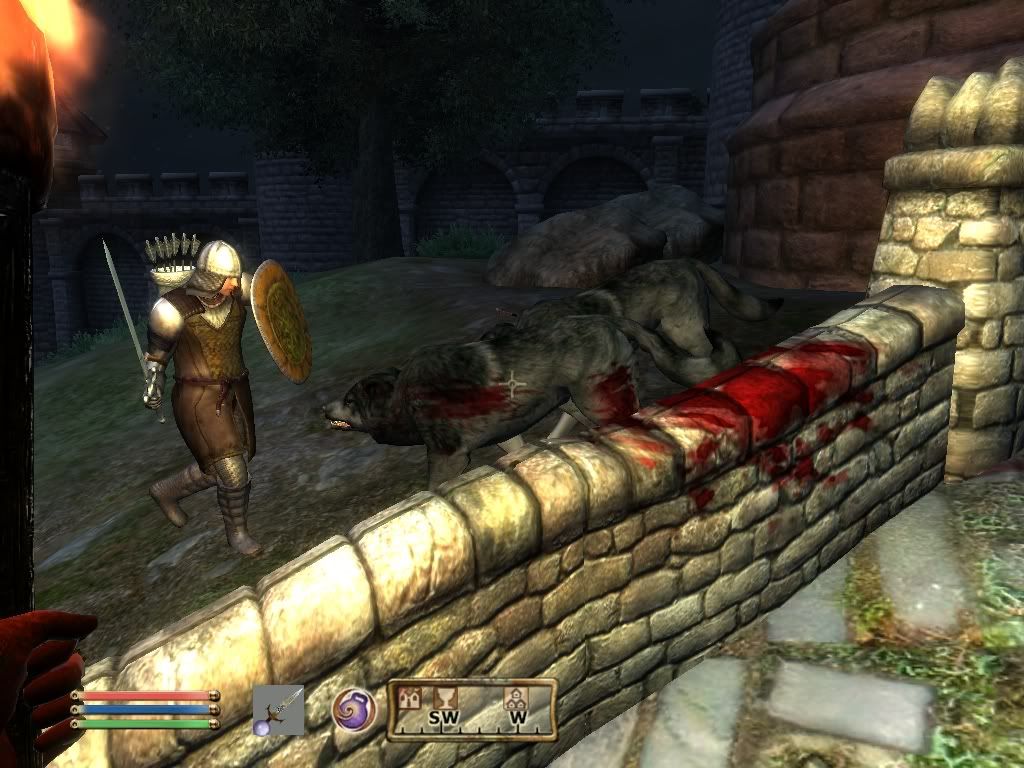The width and height of the screenshot is (1024, 768).
Task: Click the purple swirl spell icon
Action: [354, 709]
